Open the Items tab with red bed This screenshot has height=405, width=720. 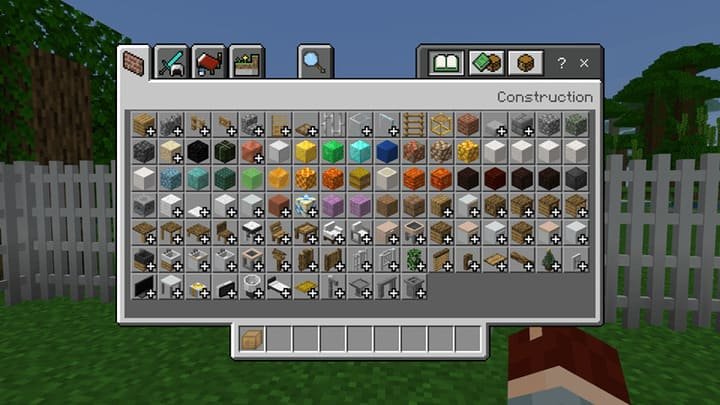[x=209, y=63]
